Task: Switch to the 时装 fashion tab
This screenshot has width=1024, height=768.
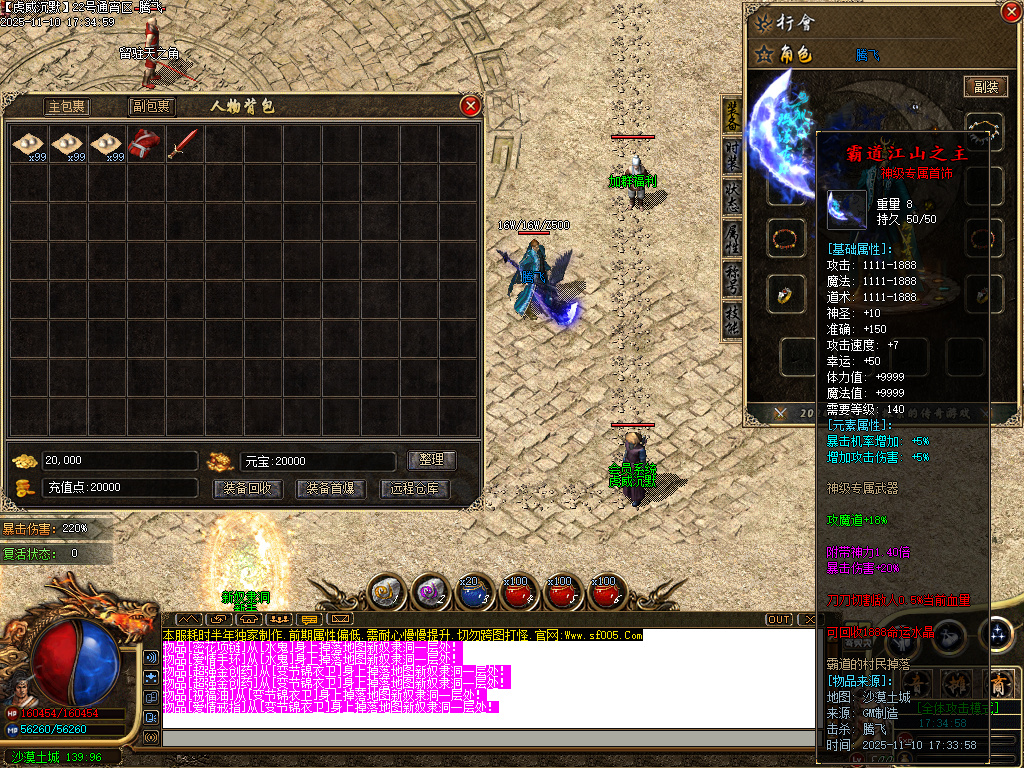Action: click(x=733, y=153)
